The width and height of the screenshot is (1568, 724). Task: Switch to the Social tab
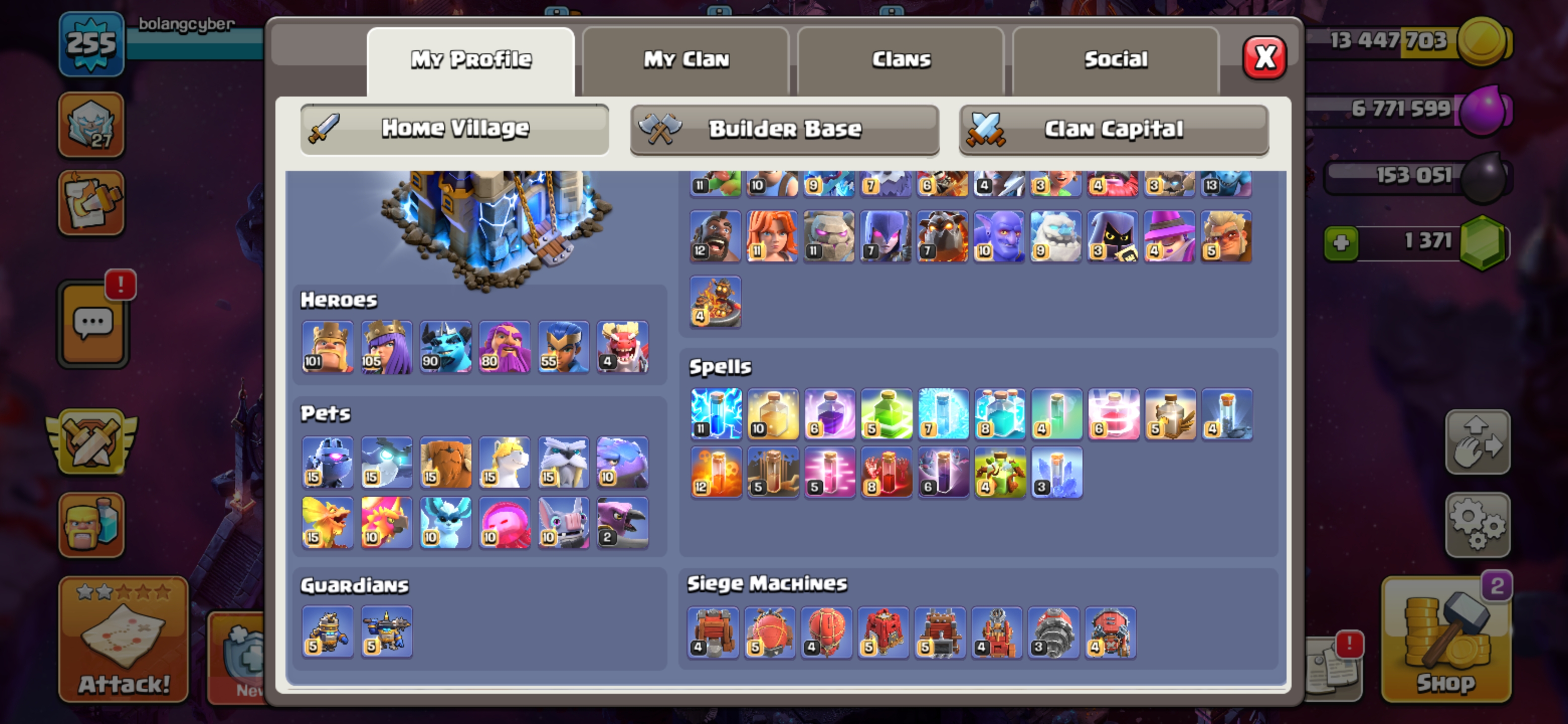pos(1116,60)
